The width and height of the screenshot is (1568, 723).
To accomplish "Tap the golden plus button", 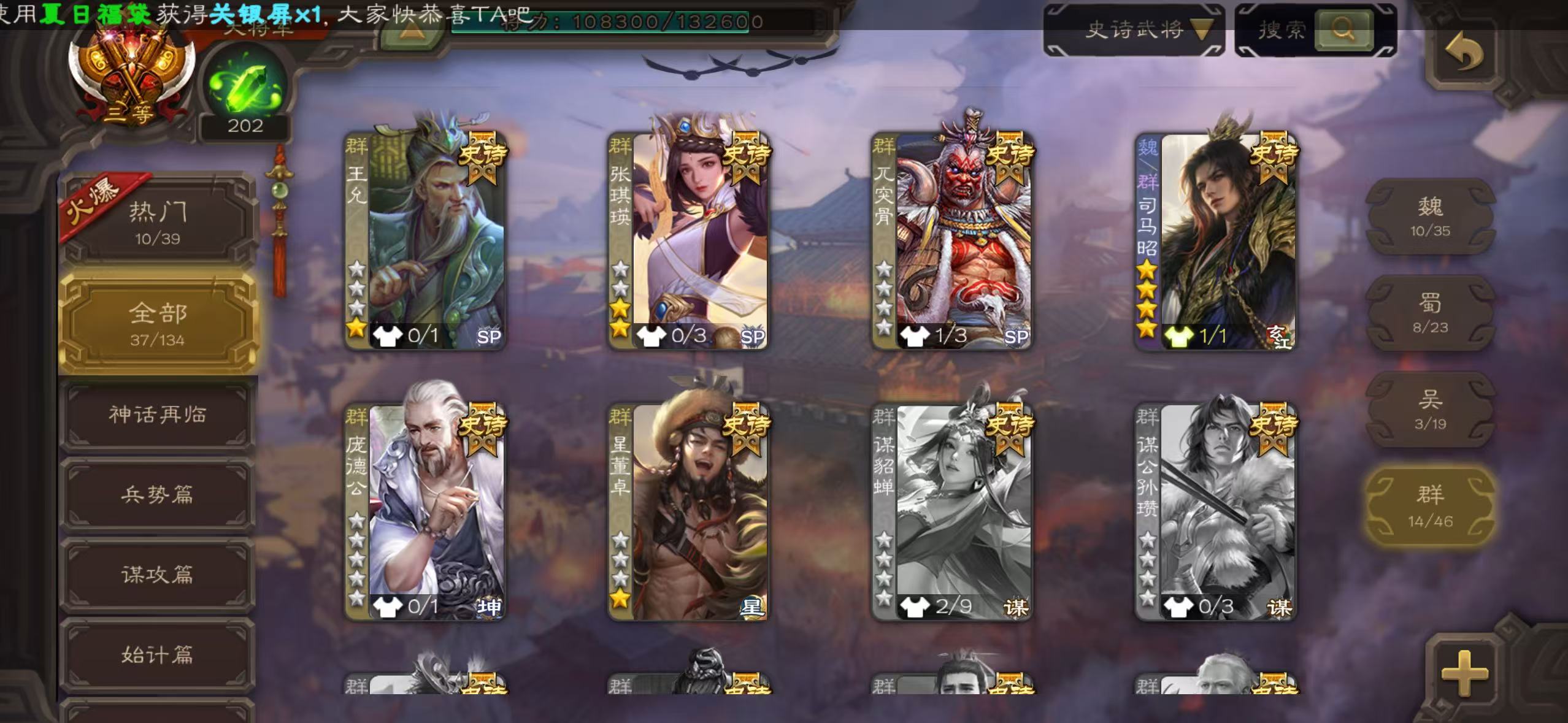I will (1464, 673).
